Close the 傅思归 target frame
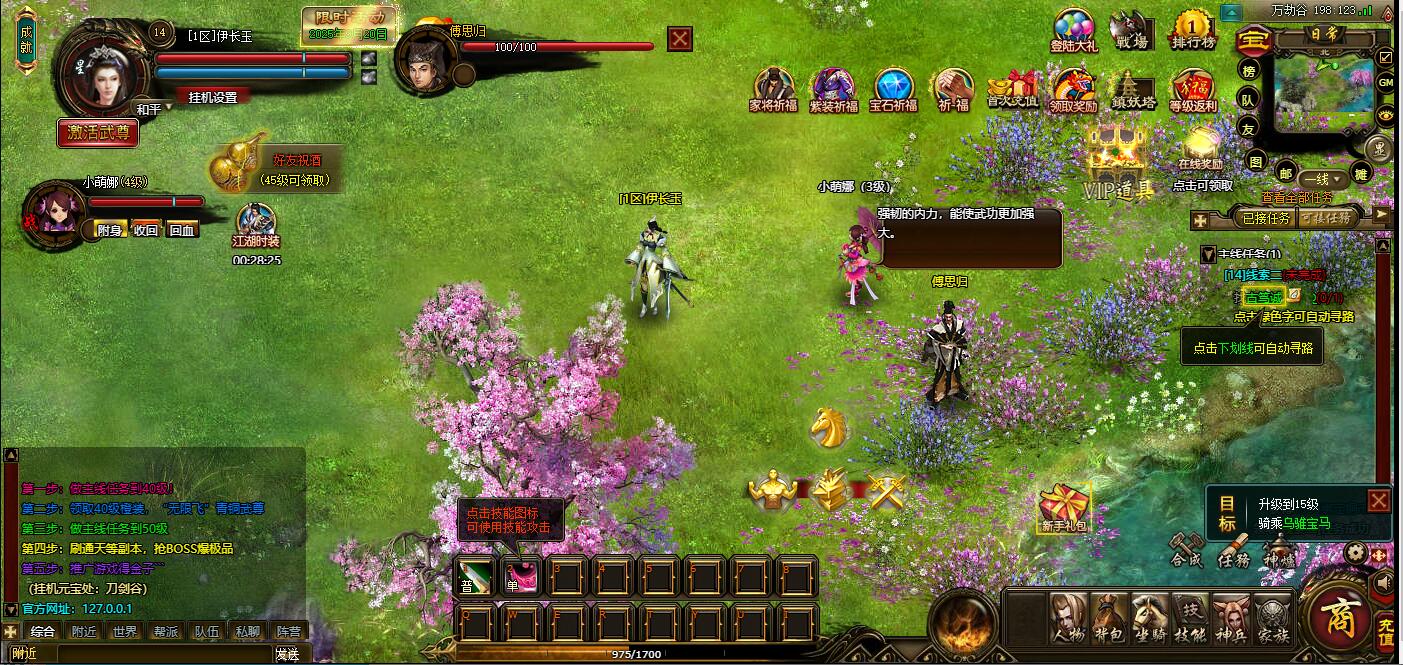The width and height of the screenshot is (1403, 665). point(680,39)
